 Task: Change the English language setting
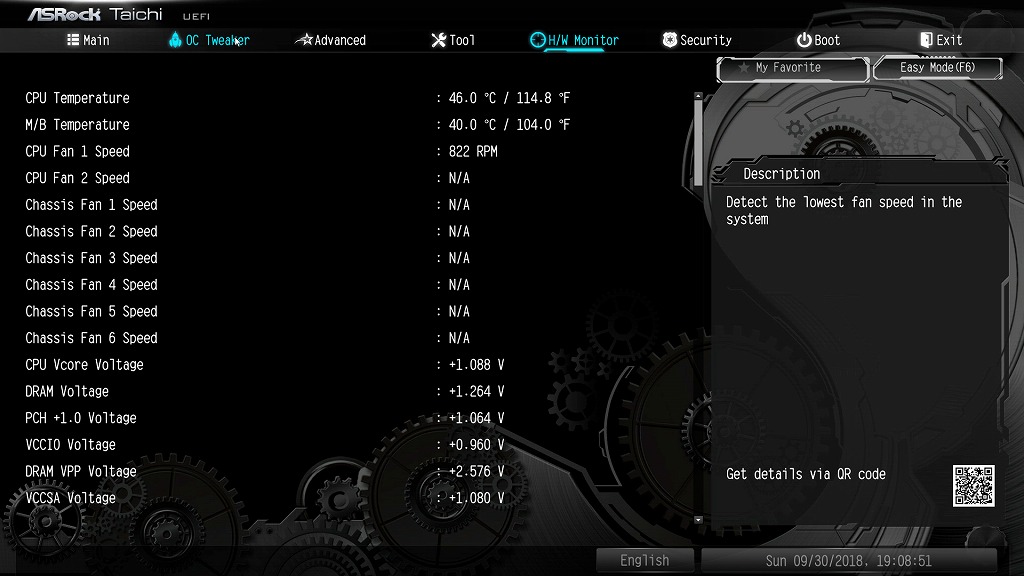click(645, 561)
